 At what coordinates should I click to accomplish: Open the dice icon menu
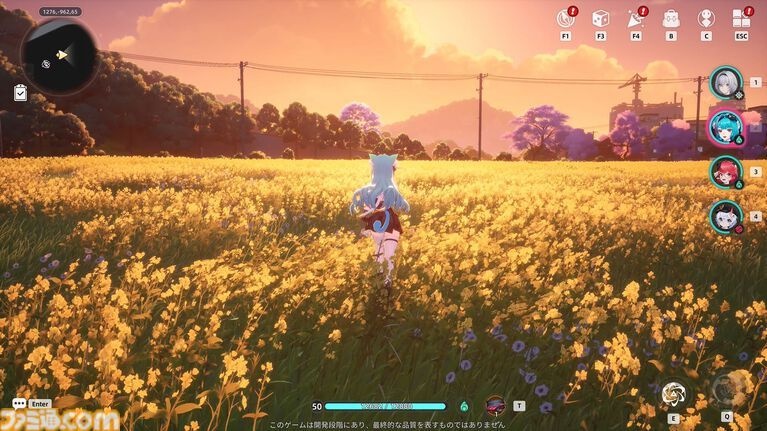pos(600,19)
